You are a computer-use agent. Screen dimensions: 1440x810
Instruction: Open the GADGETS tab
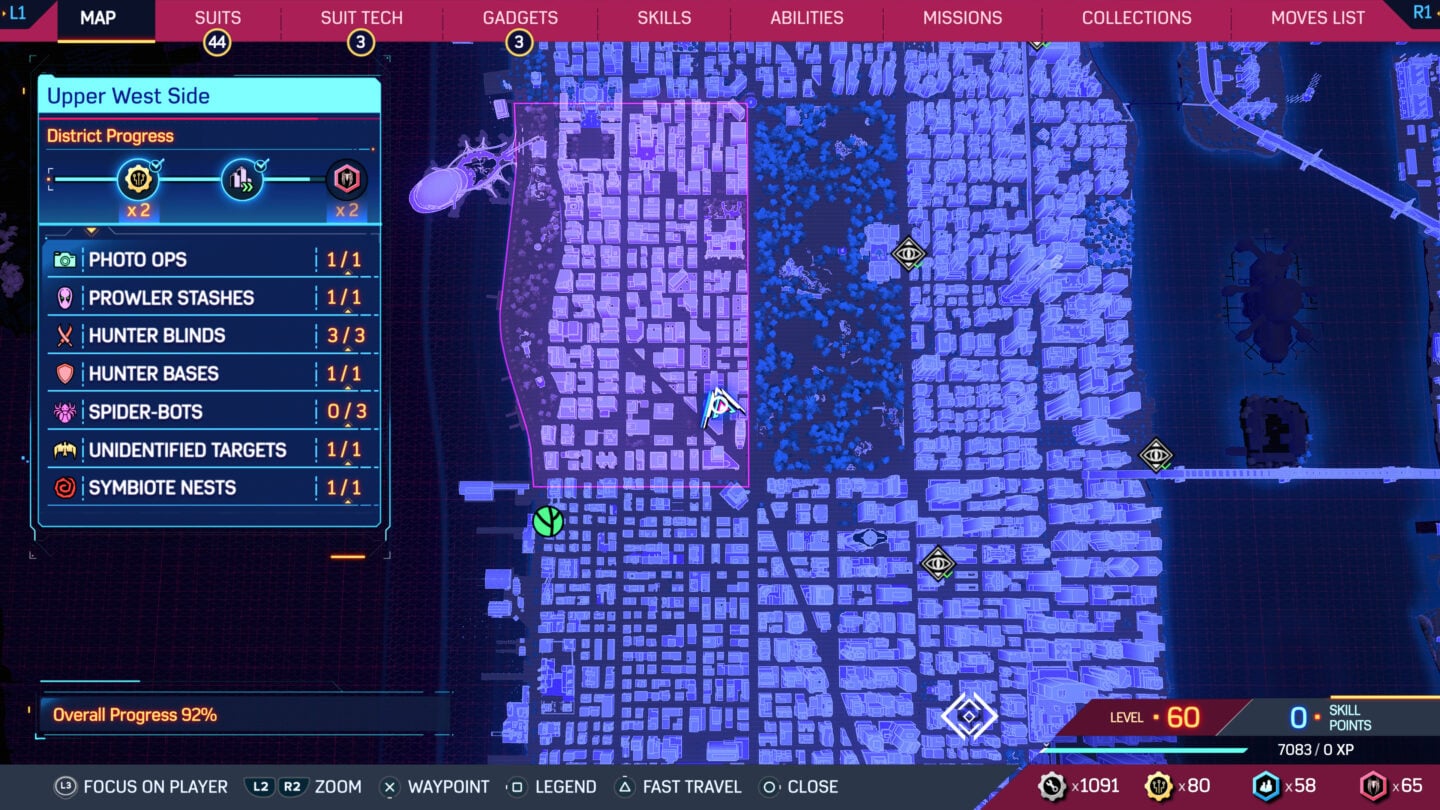pyautogui.click(x=519, y=17)
